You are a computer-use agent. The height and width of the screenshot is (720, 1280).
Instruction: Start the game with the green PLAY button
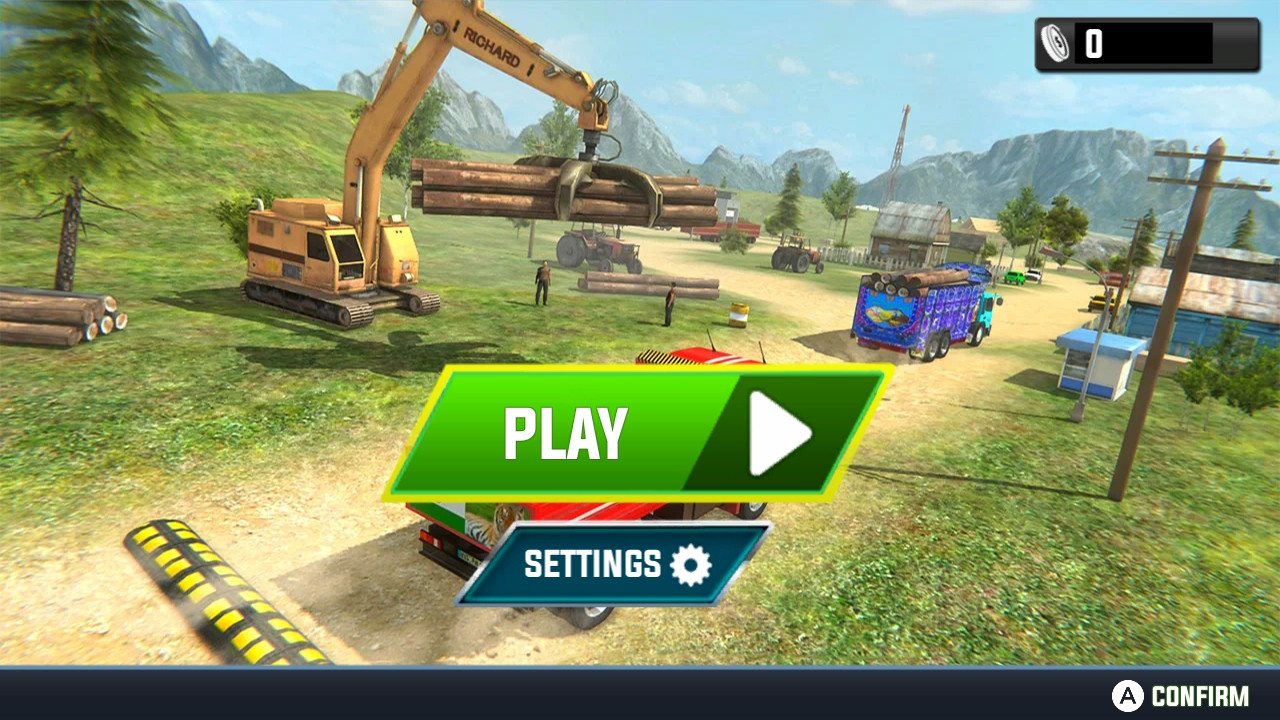tap(638, 433)
